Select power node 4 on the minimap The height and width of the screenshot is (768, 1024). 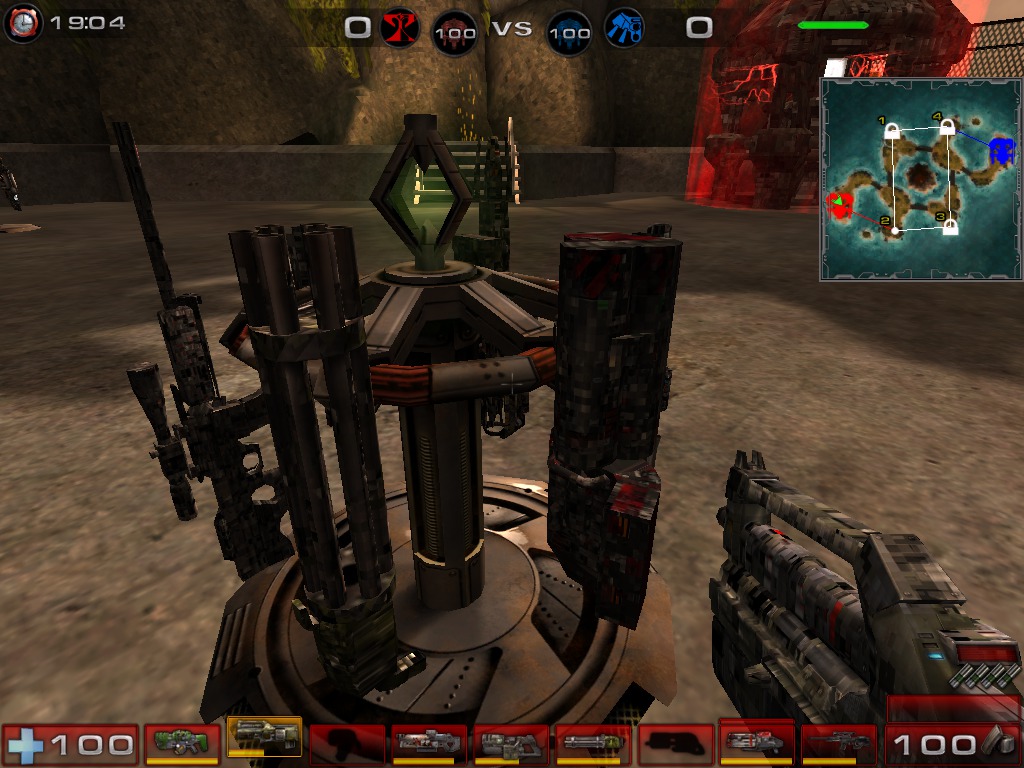coord(947,127)
